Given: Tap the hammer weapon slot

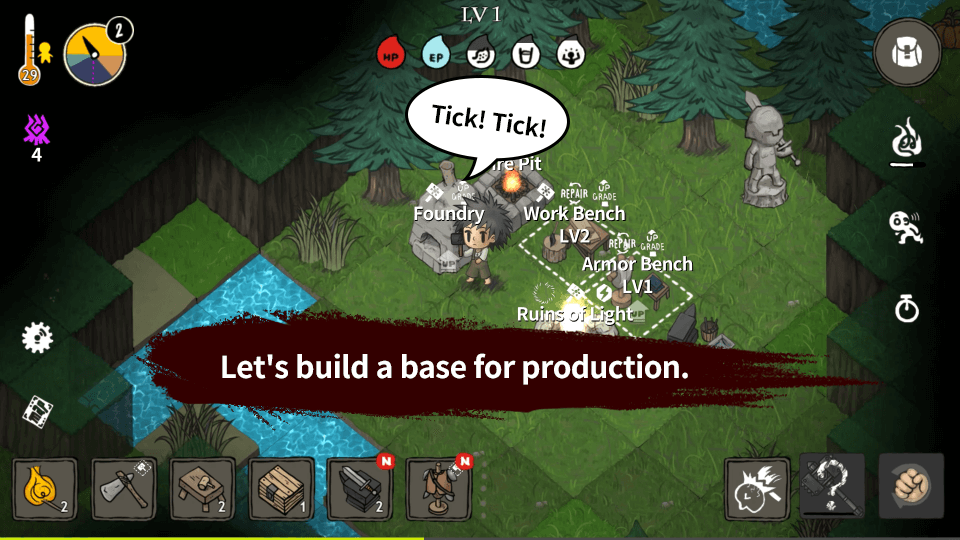Looking at the screenshot, I should tap(833, 487).
